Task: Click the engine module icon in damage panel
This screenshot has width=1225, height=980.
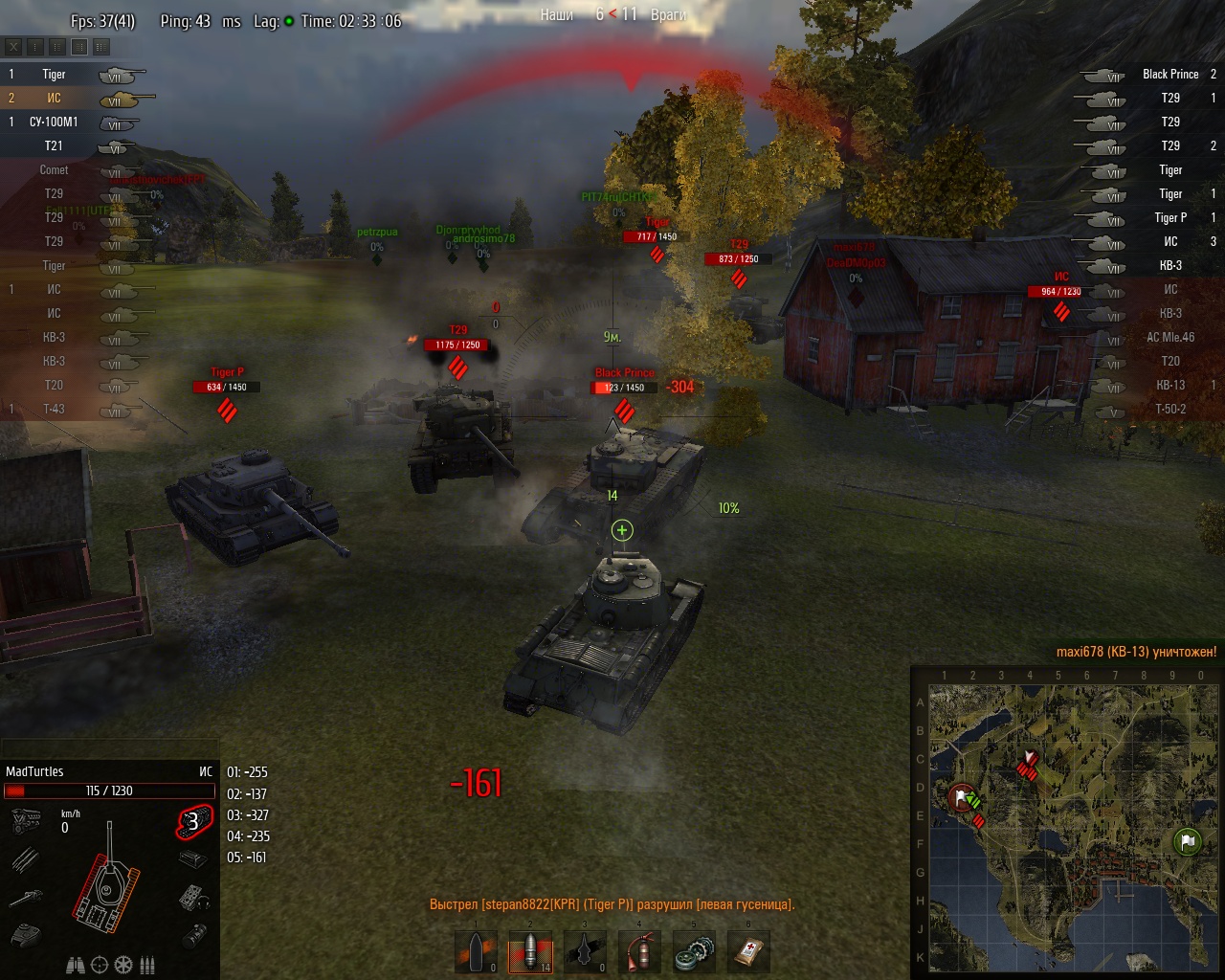Action: [26, 821]
